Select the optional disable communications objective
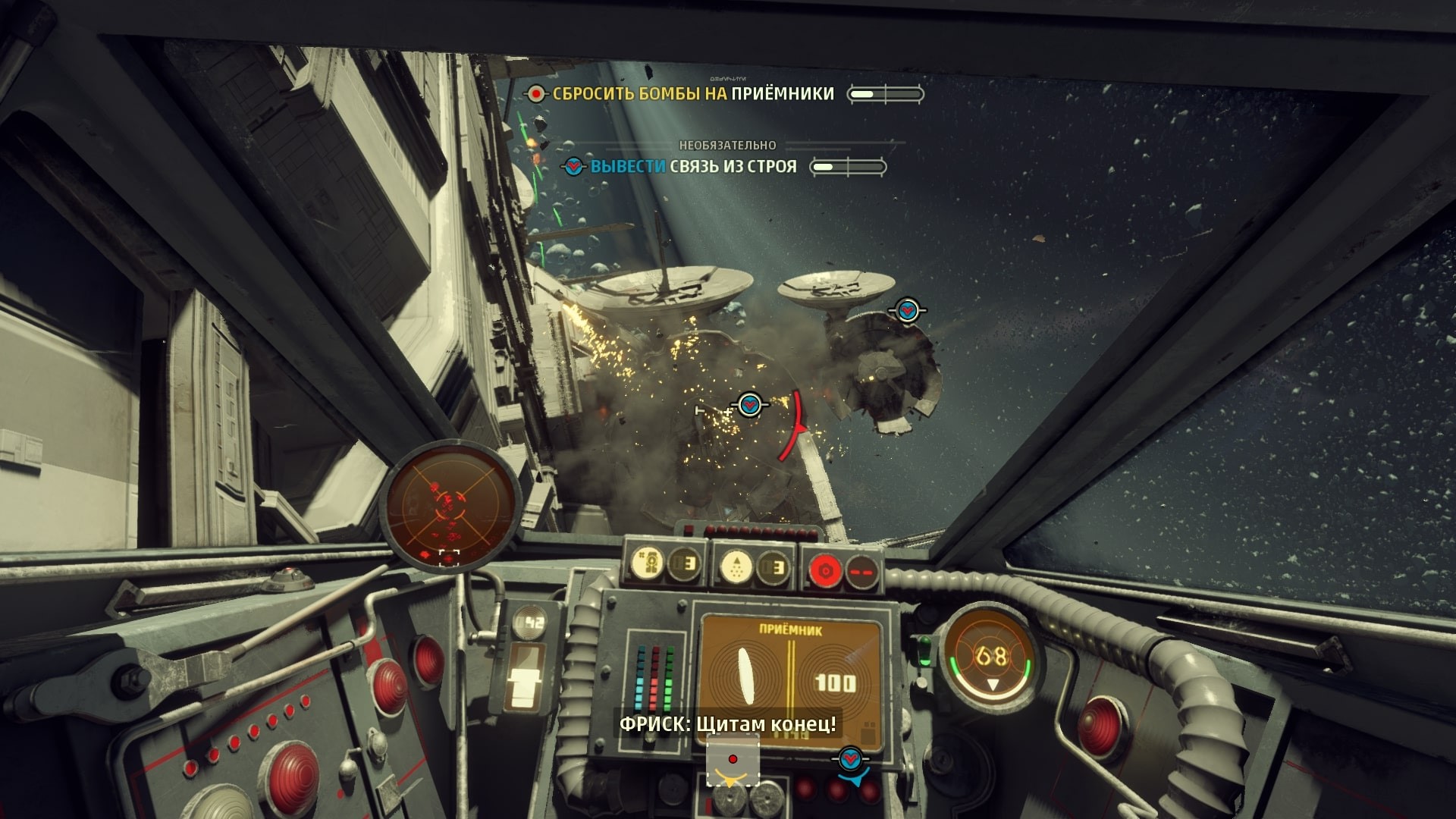Viewport: 1456px width, 819px height. [x=692, y=167]
